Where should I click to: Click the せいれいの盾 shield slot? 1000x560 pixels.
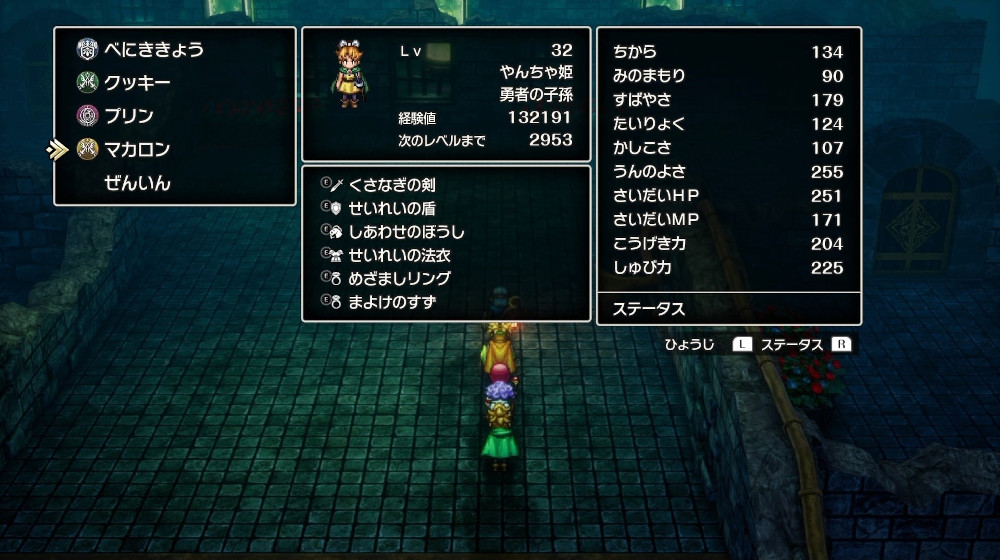coord(391,208)
